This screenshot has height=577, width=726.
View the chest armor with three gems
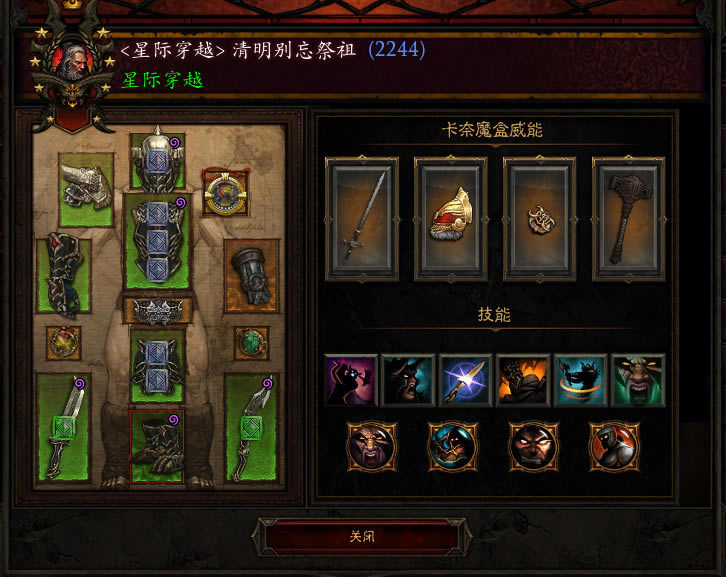(x=157, y=241)
